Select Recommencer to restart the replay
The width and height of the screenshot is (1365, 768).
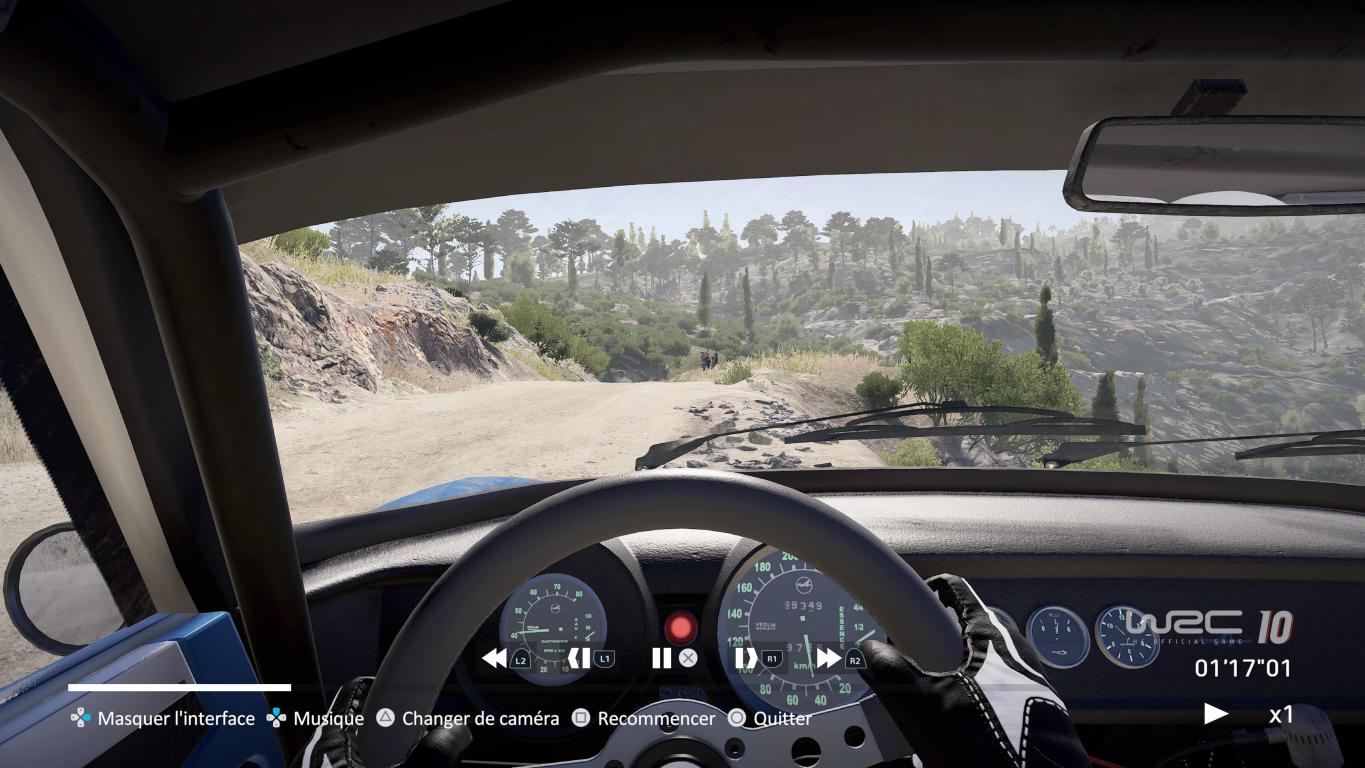(x=644, y=718)
